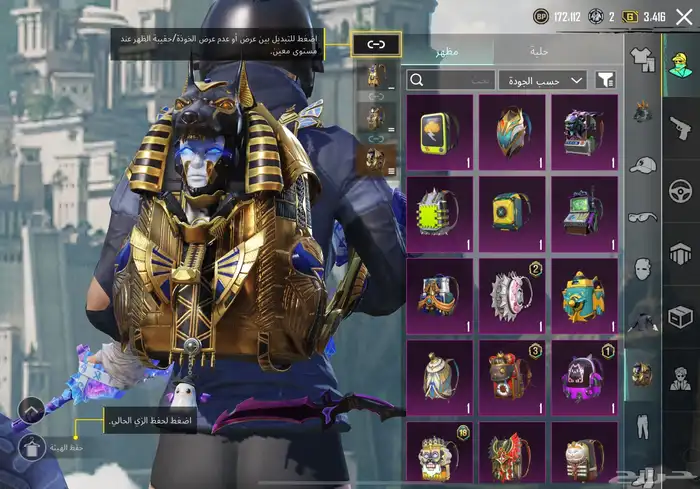Open the crate box category

680,317
